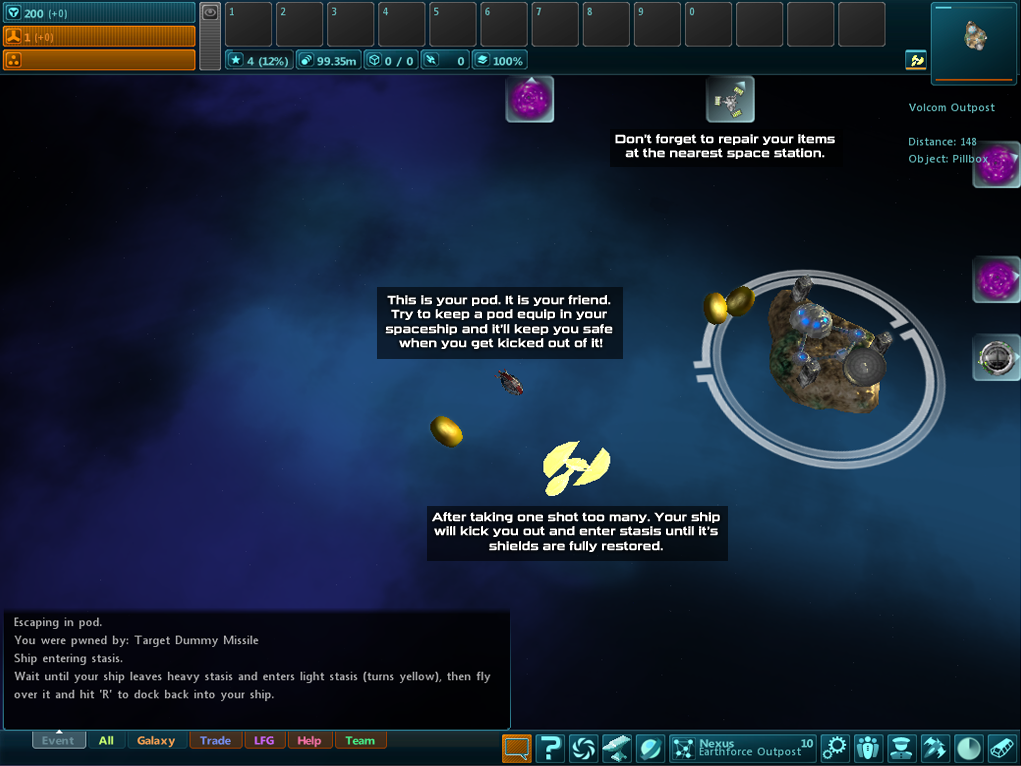Open the group of people icon
This screenshot has height=766, width=1021.
(868, 748)
